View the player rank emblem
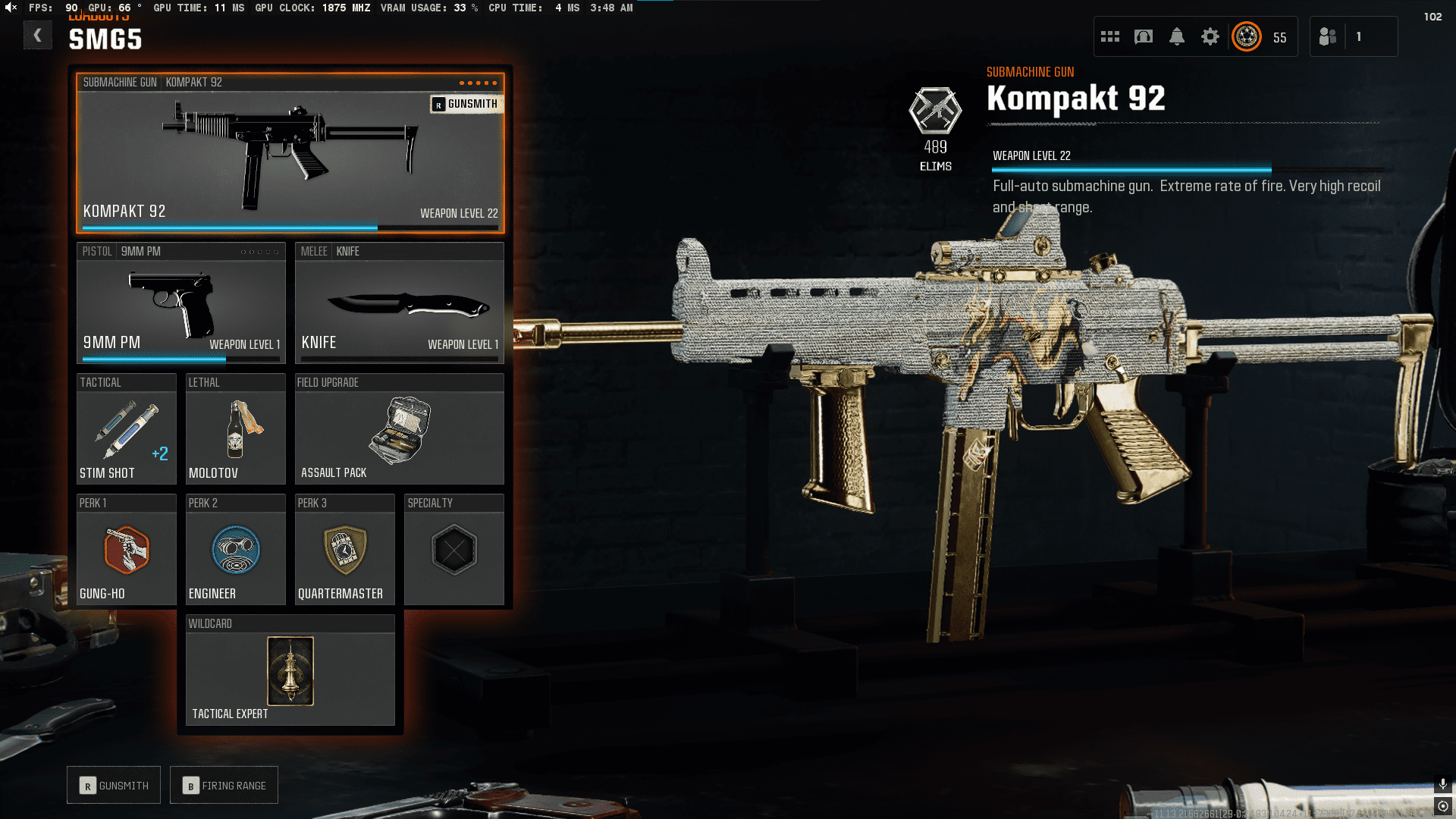This screenshot has height=819, width=1456. coord(1247,36)
